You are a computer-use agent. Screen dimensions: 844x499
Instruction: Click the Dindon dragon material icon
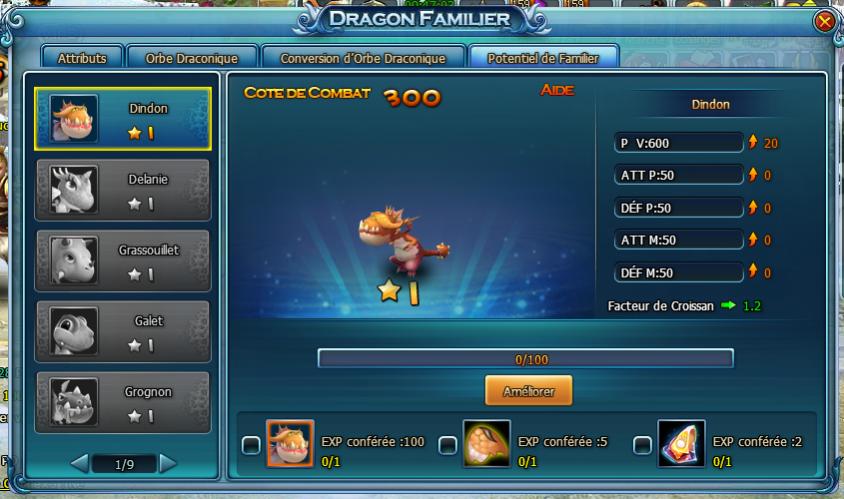290,445
